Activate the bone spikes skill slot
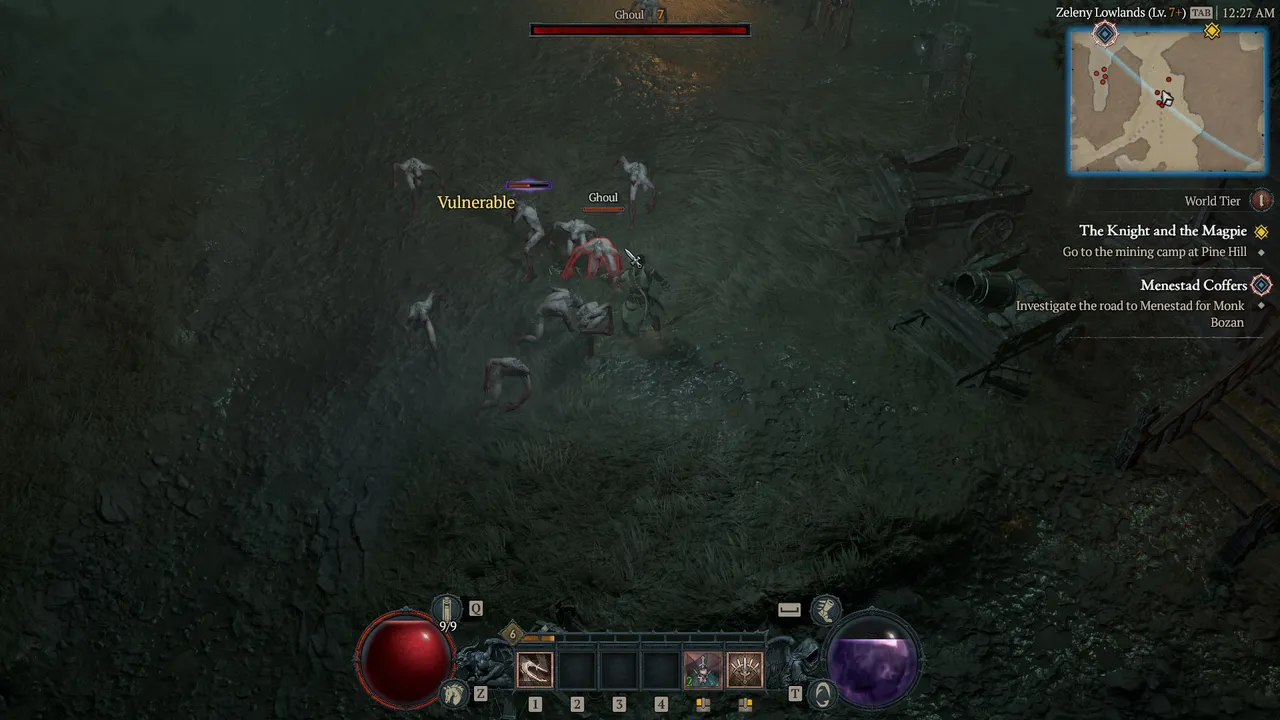1280x720 pixels. [x=745, y=670]
